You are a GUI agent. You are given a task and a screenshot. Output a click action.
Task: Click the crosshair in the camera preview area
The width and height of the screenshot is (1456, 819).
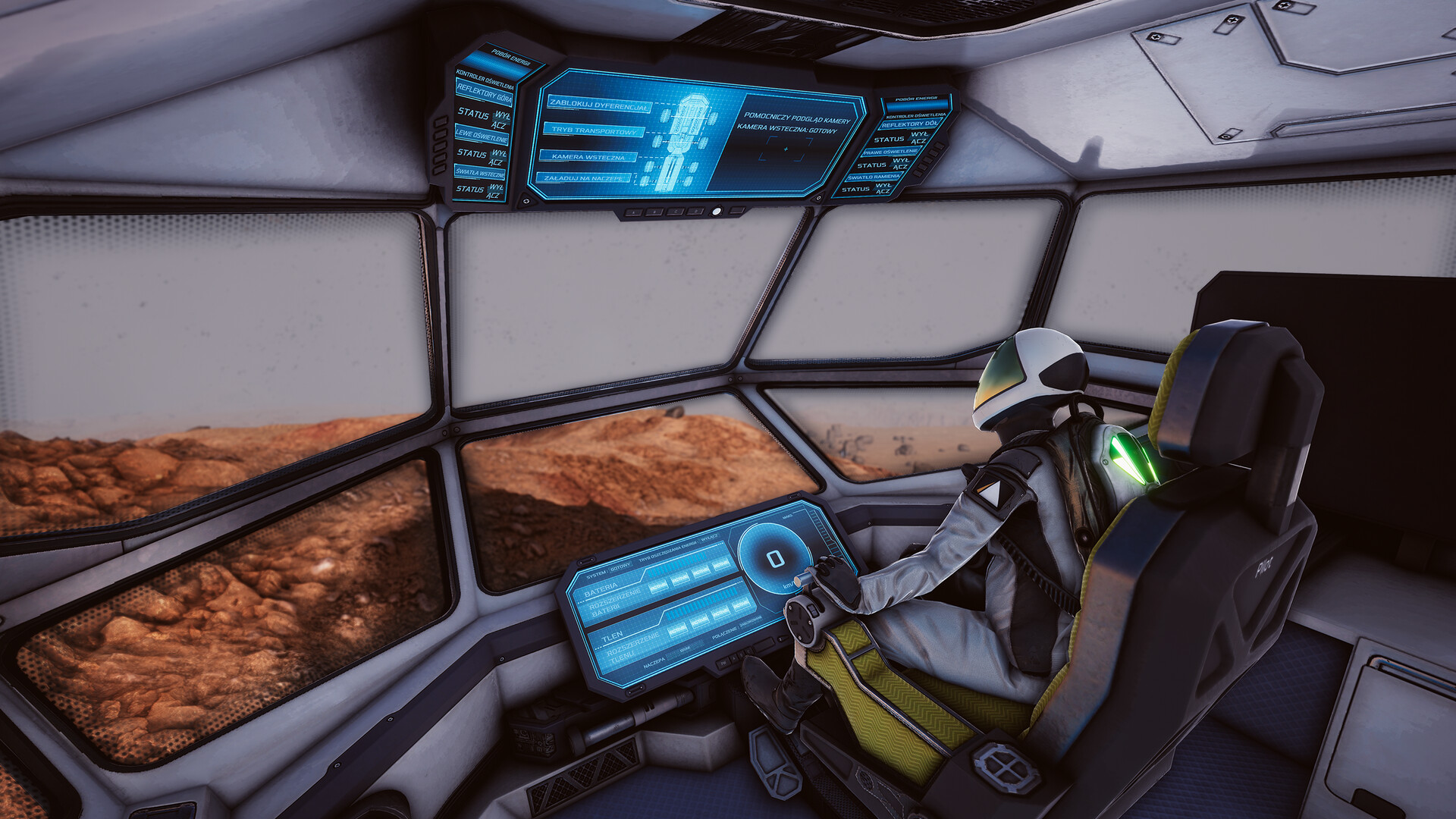786,149
